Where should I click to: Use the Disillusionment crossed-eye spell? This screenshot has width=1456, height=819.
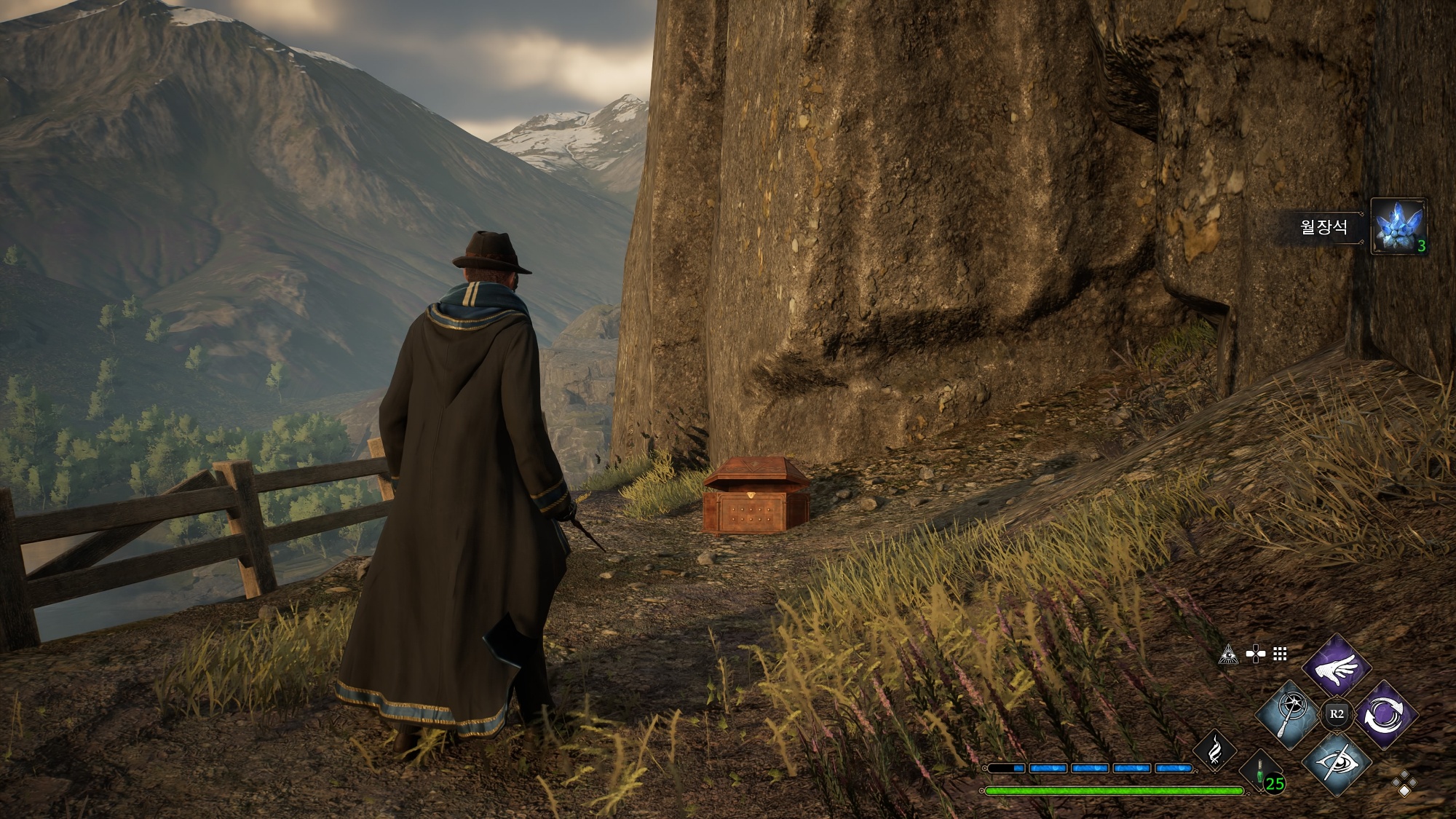pyautogui.click(x=1337, y=762)
